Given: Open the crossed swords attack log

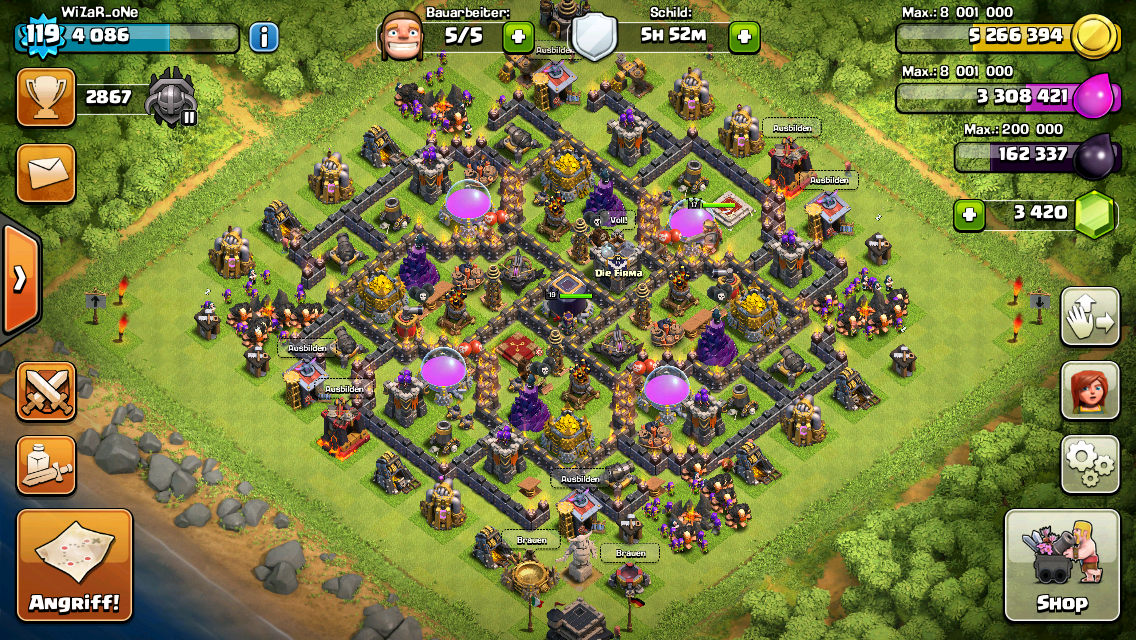Looking at the screenshot, I should coord(46,391).
